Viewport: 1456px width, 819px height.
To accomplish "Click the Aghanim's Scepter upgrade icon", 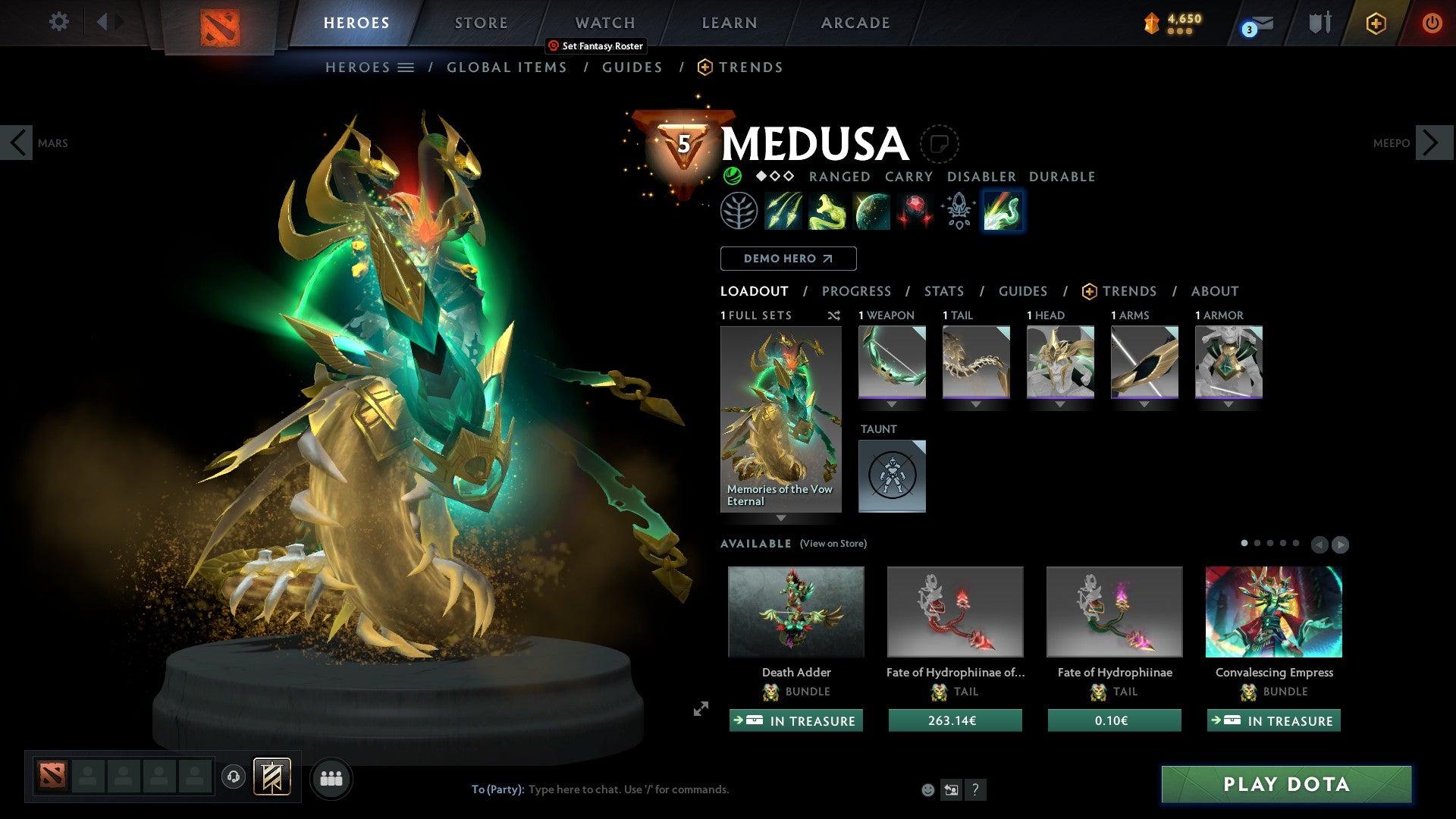I will (959, 210).
